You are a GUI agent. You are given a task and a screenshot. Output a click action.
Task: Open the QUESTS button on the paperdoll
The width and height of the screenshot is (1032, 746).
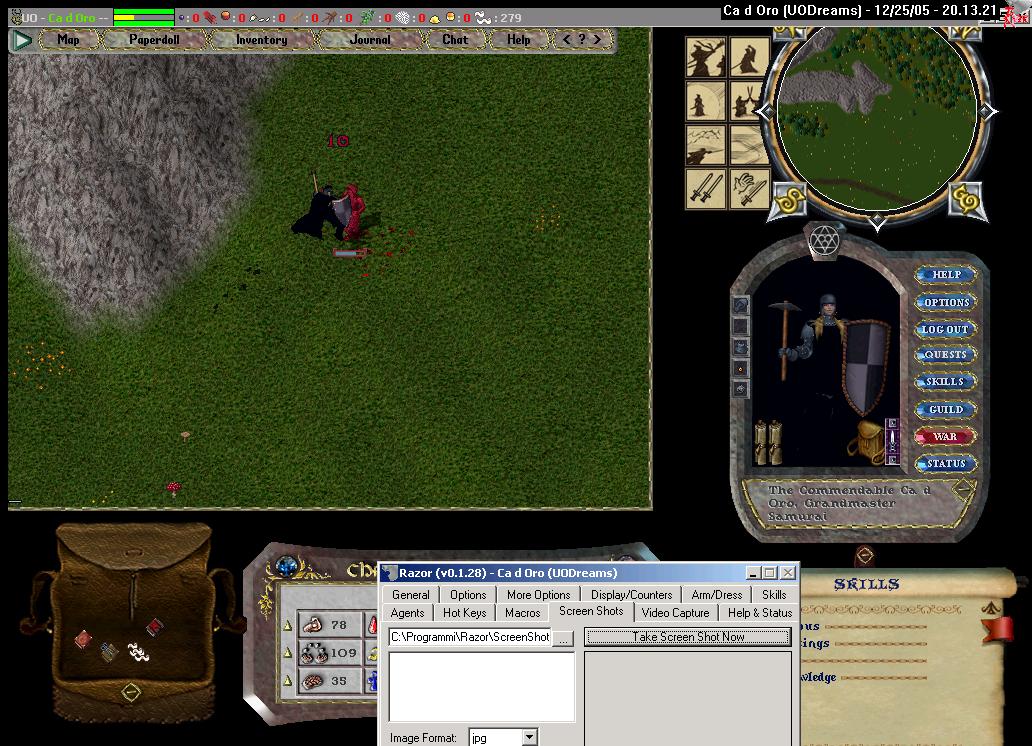945,355
